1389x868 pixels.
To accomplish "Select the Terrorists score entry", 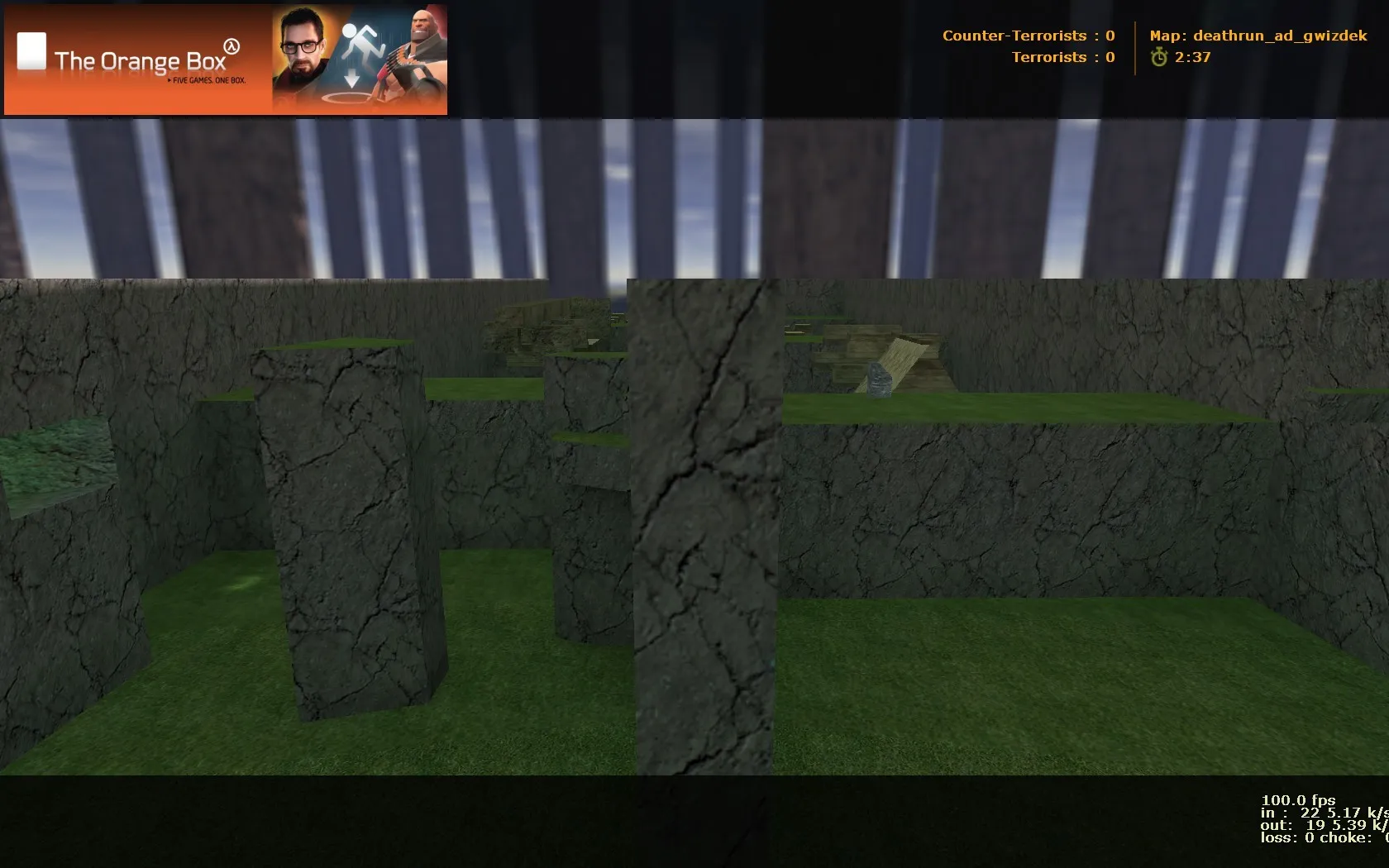I will coord(1063,57).
